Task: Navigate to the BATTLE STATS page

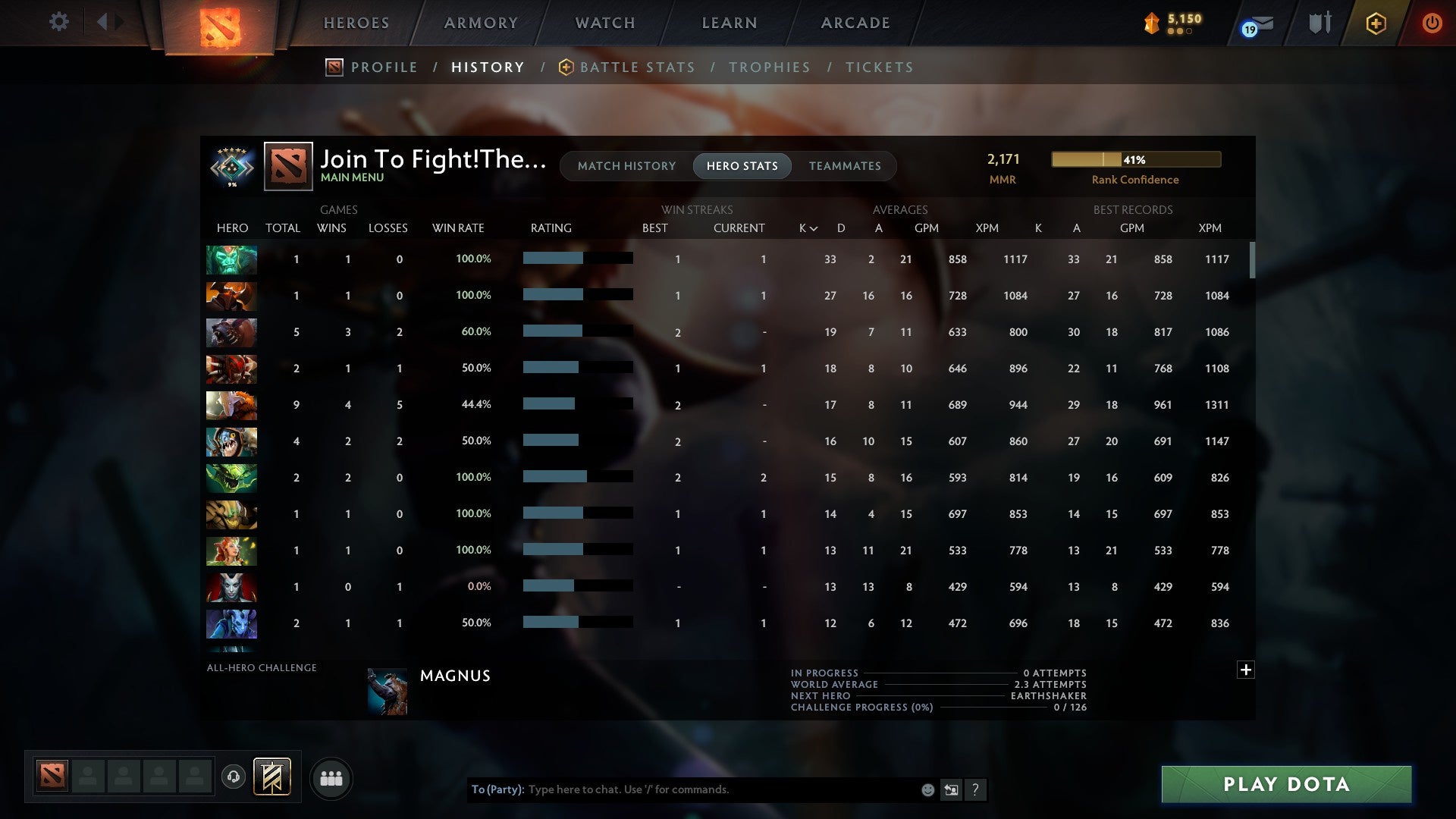Action: pyautogui.click(x=637, y=67)
